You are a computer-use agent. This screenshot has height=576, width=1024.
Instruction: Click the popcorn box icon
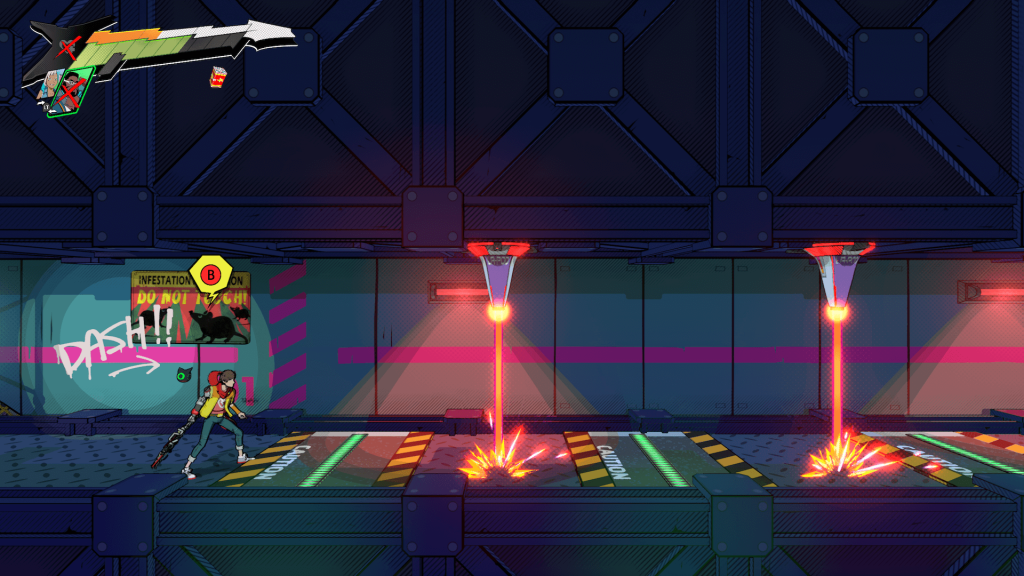click(x=217, y=76)
